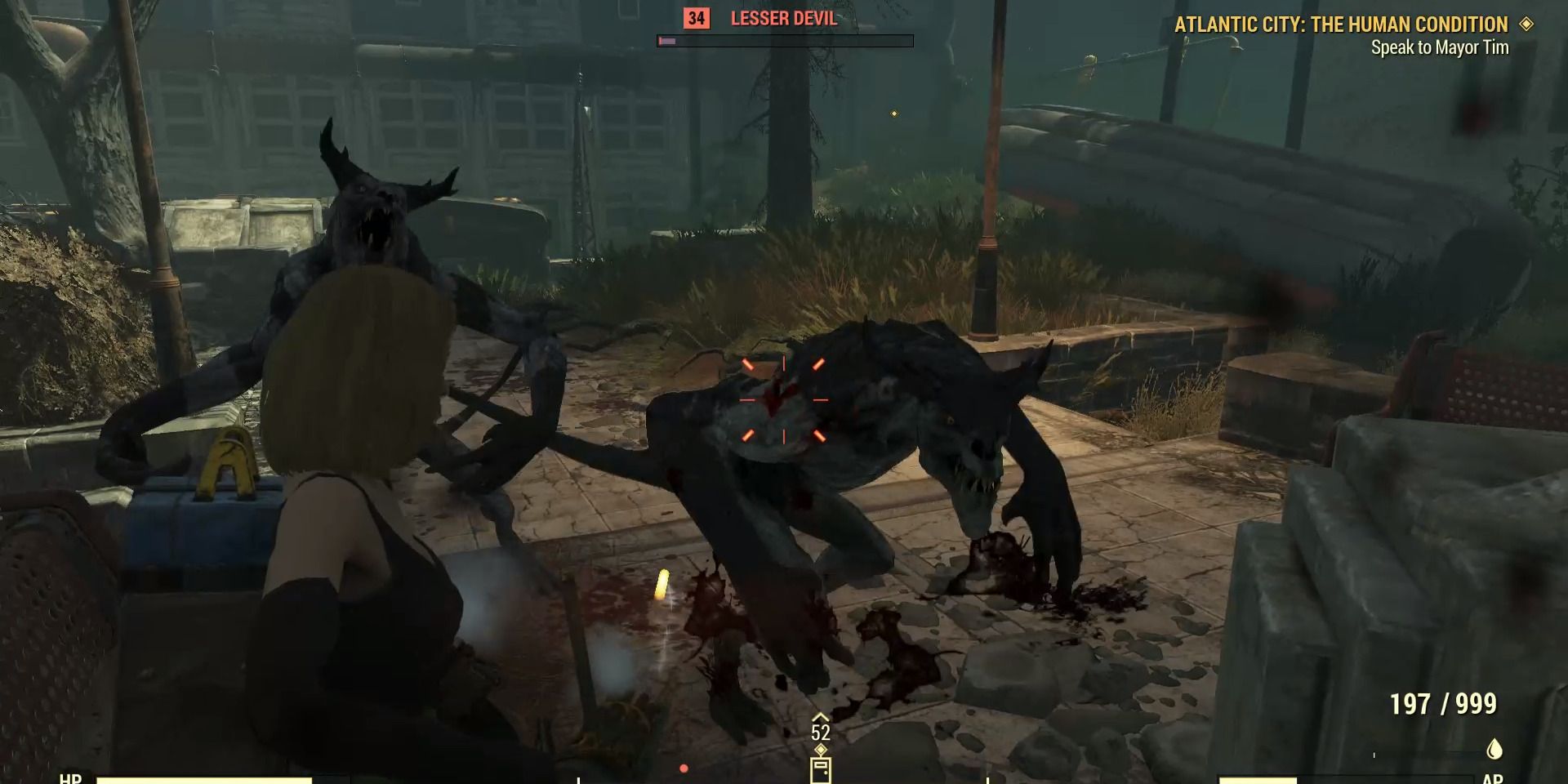
Task: Click the water droplet icon near AP bar
Action: [1495, 749]
